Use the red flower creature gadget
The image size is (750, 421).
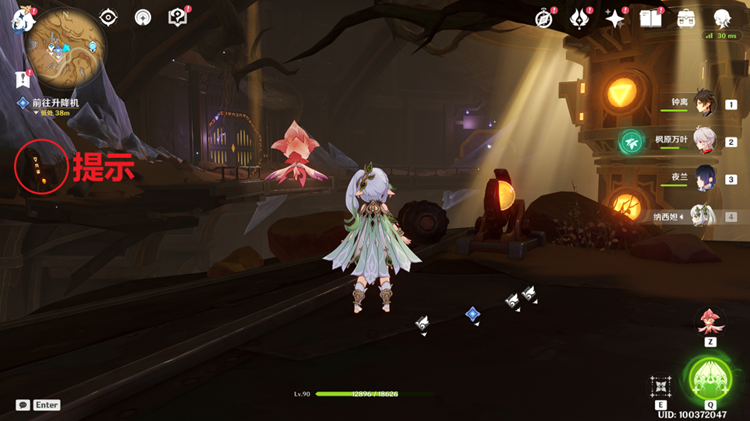(710, 321)
